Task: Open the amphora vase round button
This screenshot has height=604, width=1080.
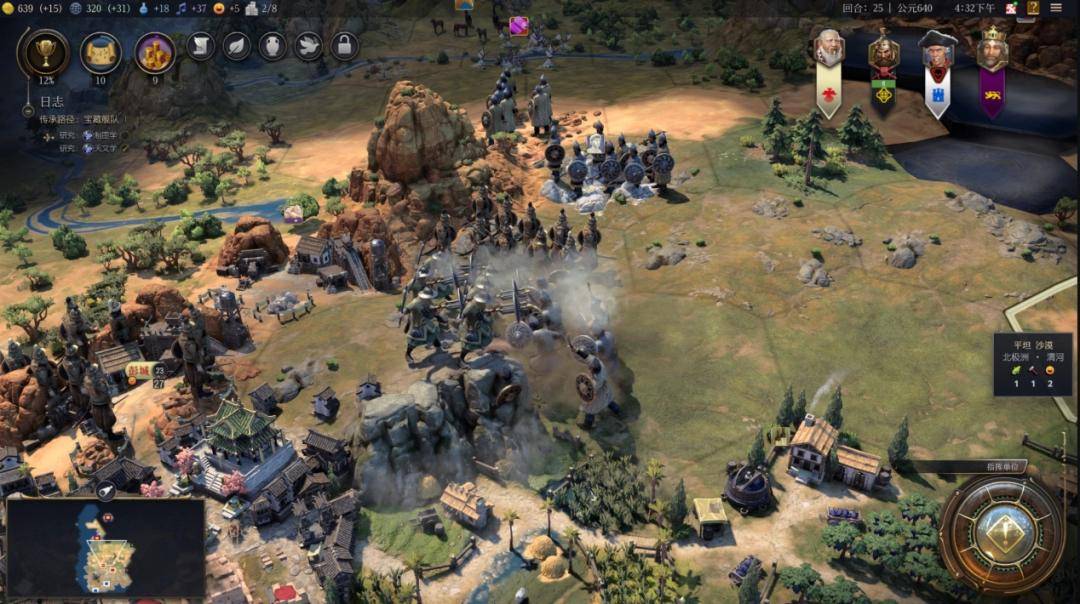Action: coord(273,46)
